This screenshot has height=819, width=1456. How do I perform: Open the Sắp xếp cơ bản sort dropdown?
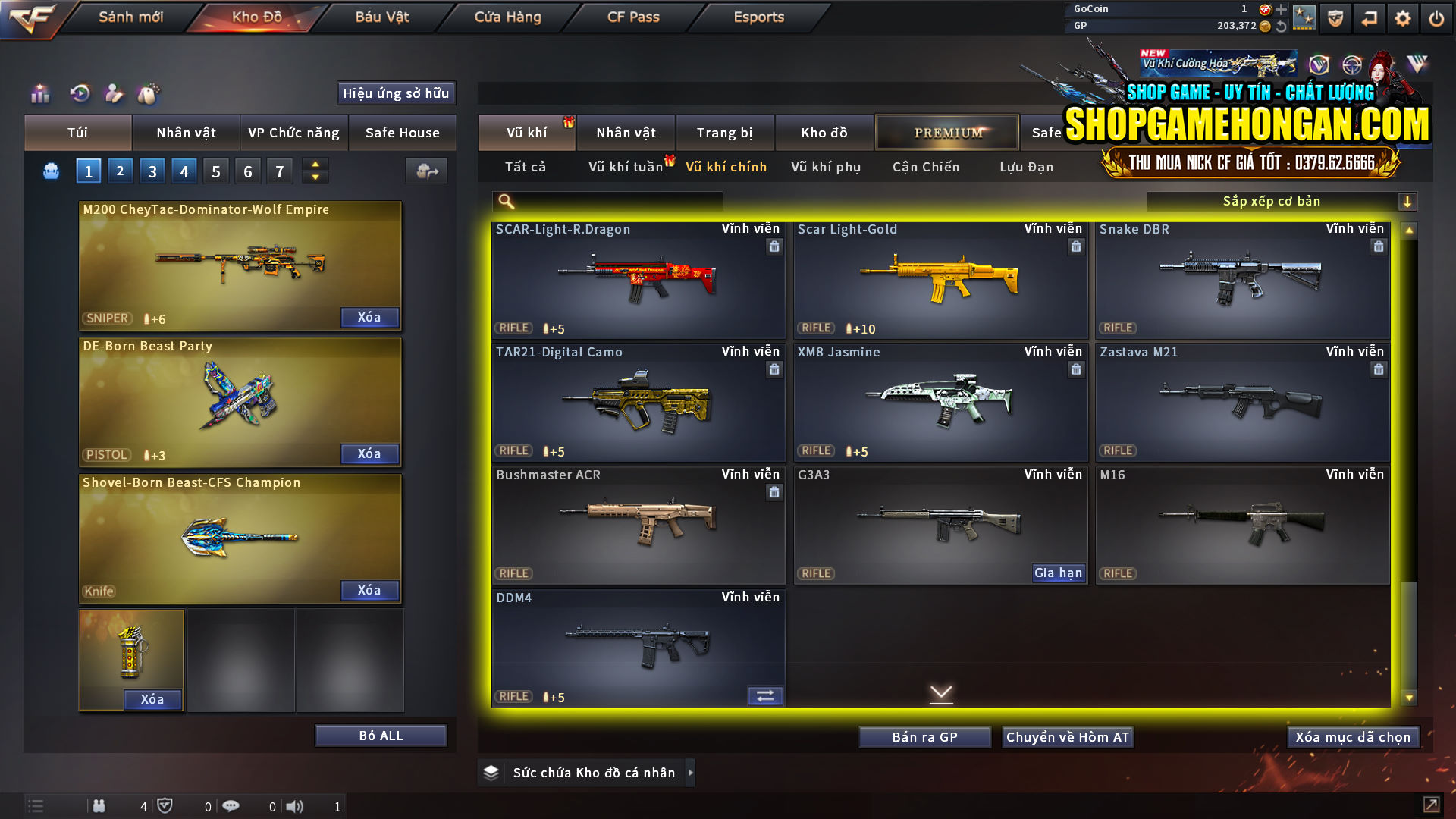click(x=1282, y=201)
